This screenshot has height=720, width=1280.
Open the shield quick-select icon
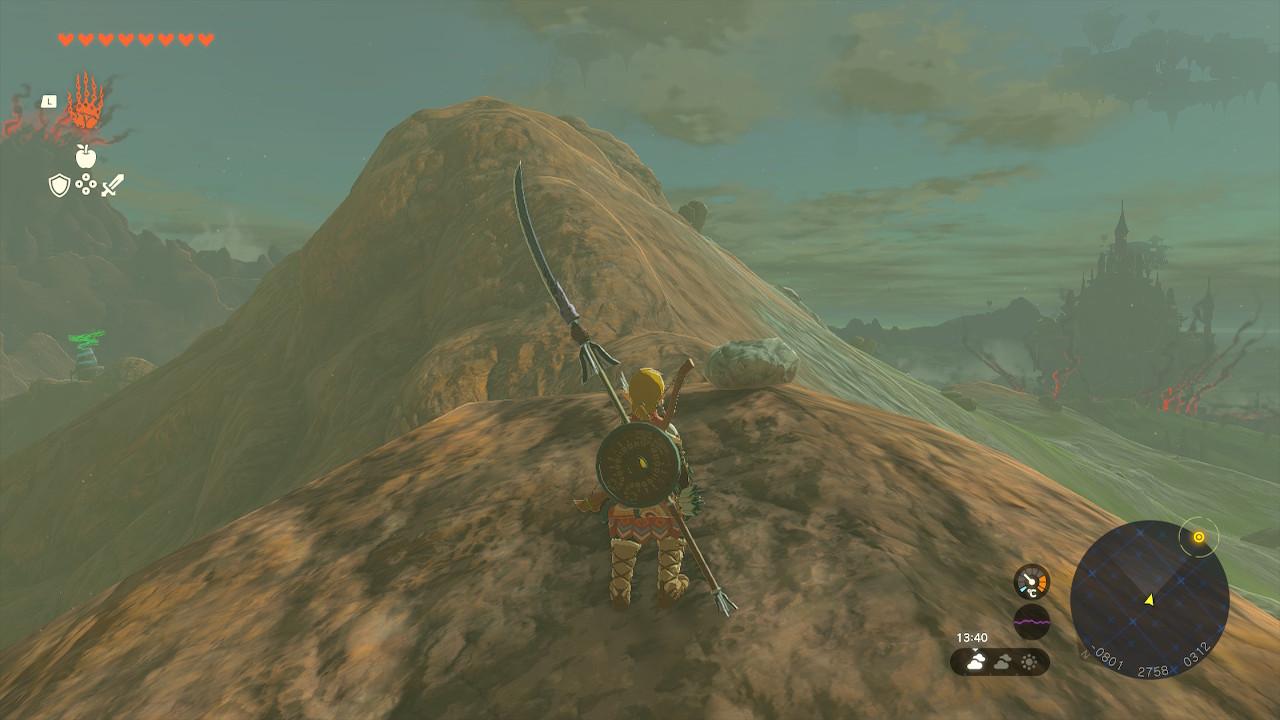pos(59,185)
